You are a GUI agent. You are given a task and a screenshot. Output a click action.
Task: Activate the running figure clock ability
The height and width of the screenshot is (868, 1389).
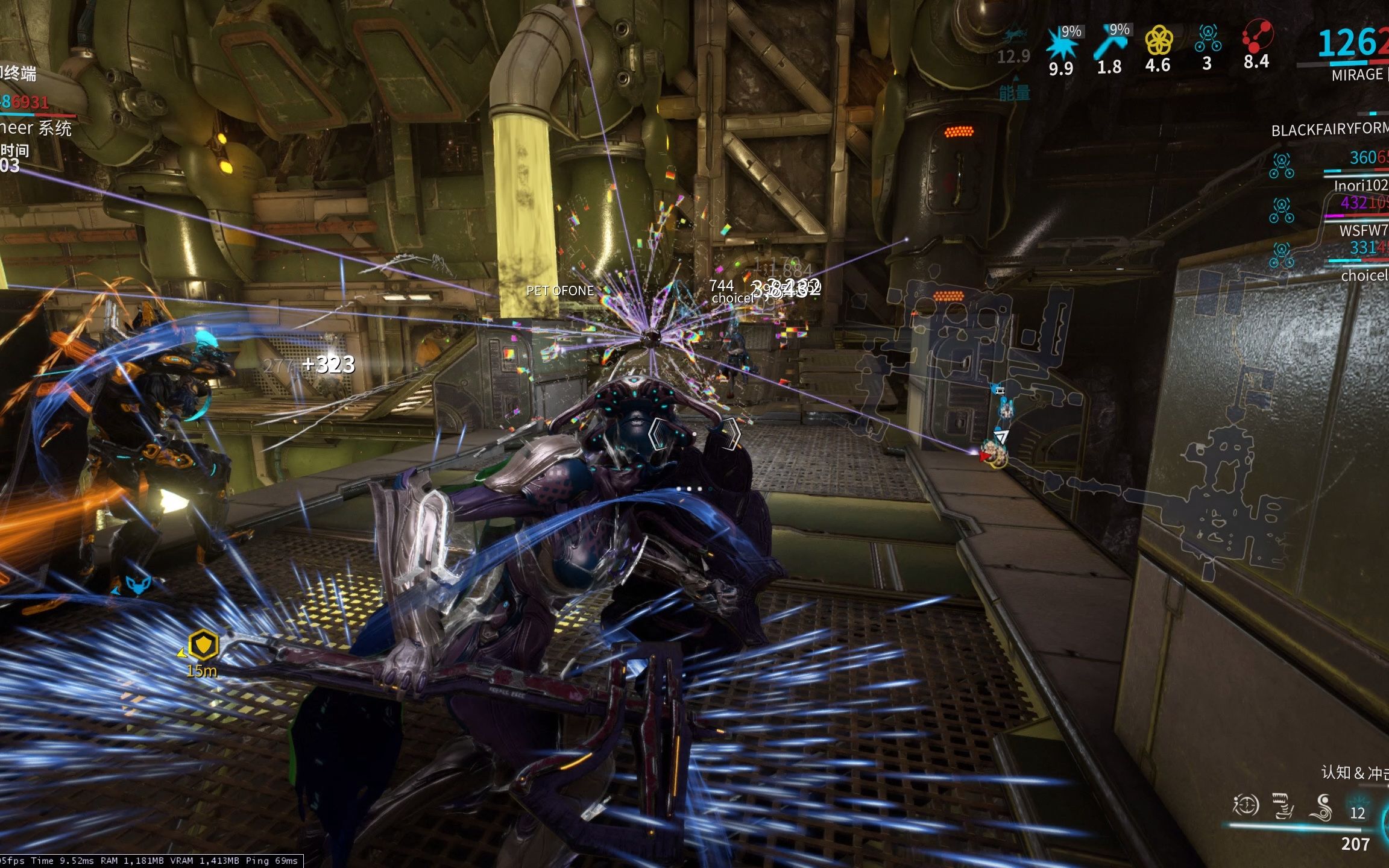point(1246,805)
